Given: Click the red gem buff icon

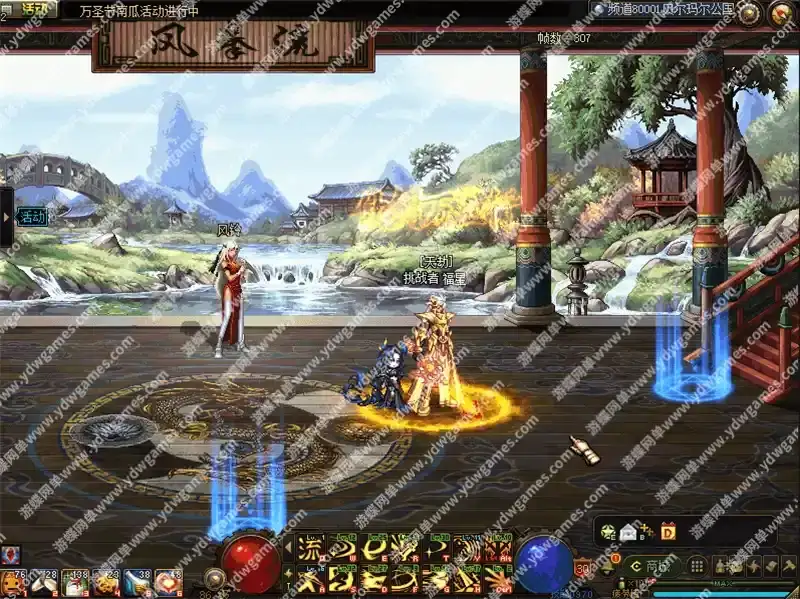Looking at the screenshot, I should (11, 553).
